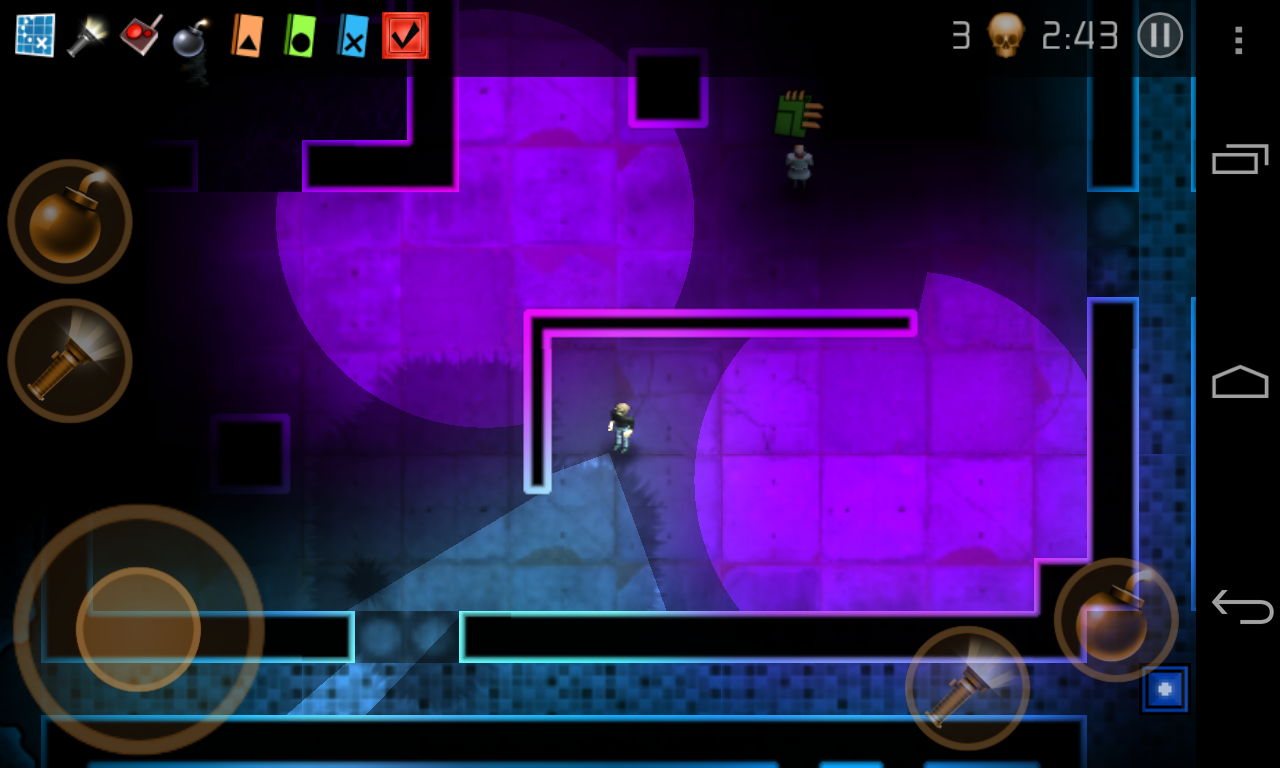Tap the small blue pixel tile bottom-right

pos(1166,689)
